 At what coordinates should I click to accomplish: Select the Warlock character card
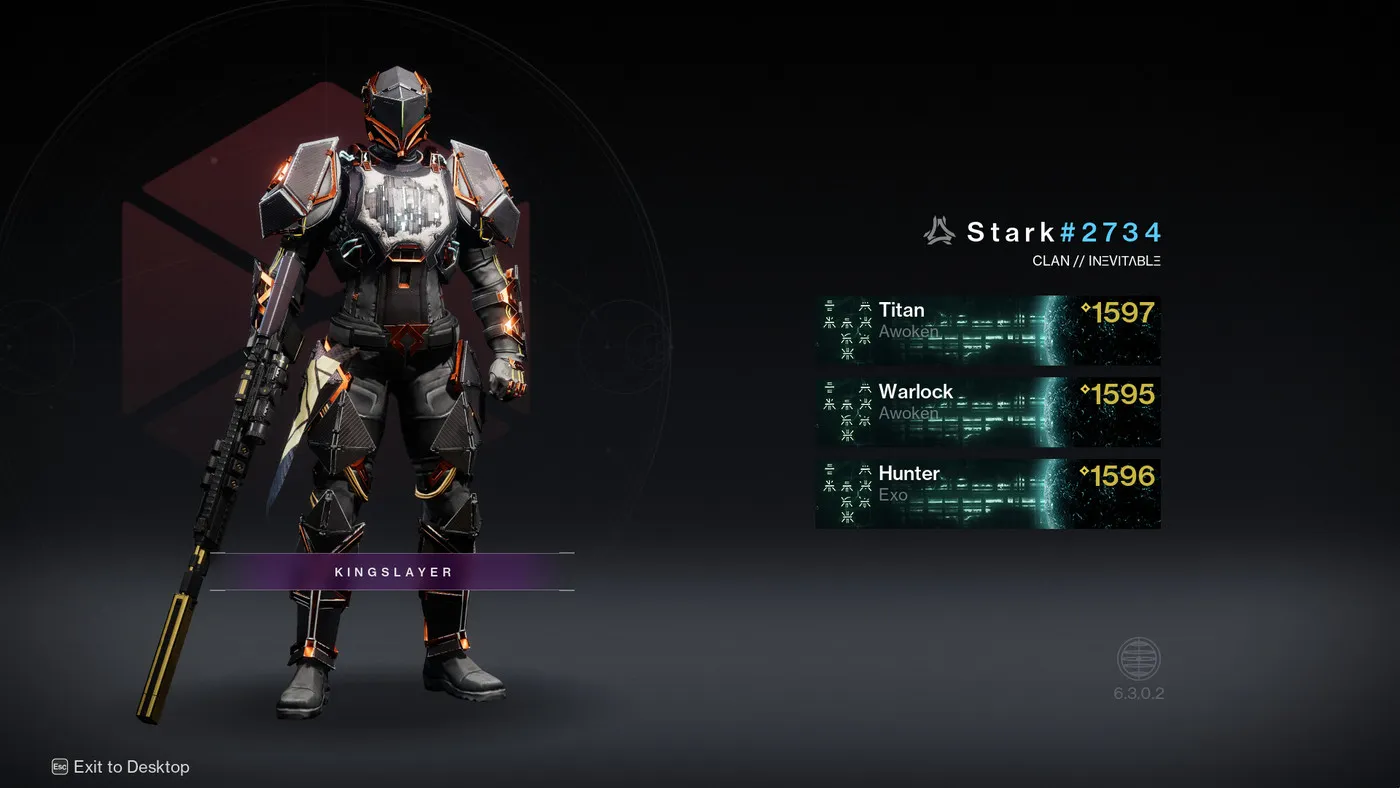987,412
